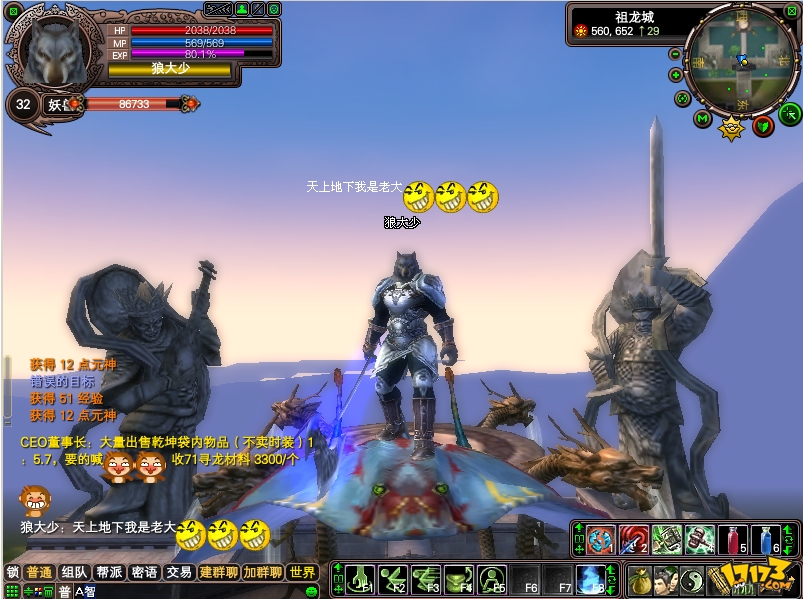Open the world map with the M button
Screen dimensions: 803x599
click(703, 120)
